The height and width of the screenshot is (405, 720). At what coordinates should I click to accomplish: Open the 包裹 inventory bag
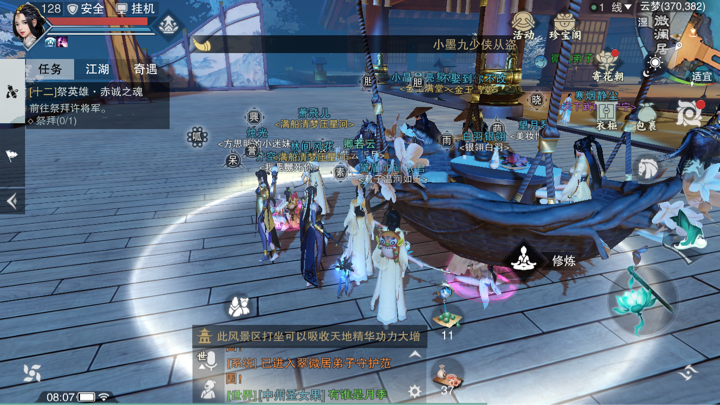(646, 116)
